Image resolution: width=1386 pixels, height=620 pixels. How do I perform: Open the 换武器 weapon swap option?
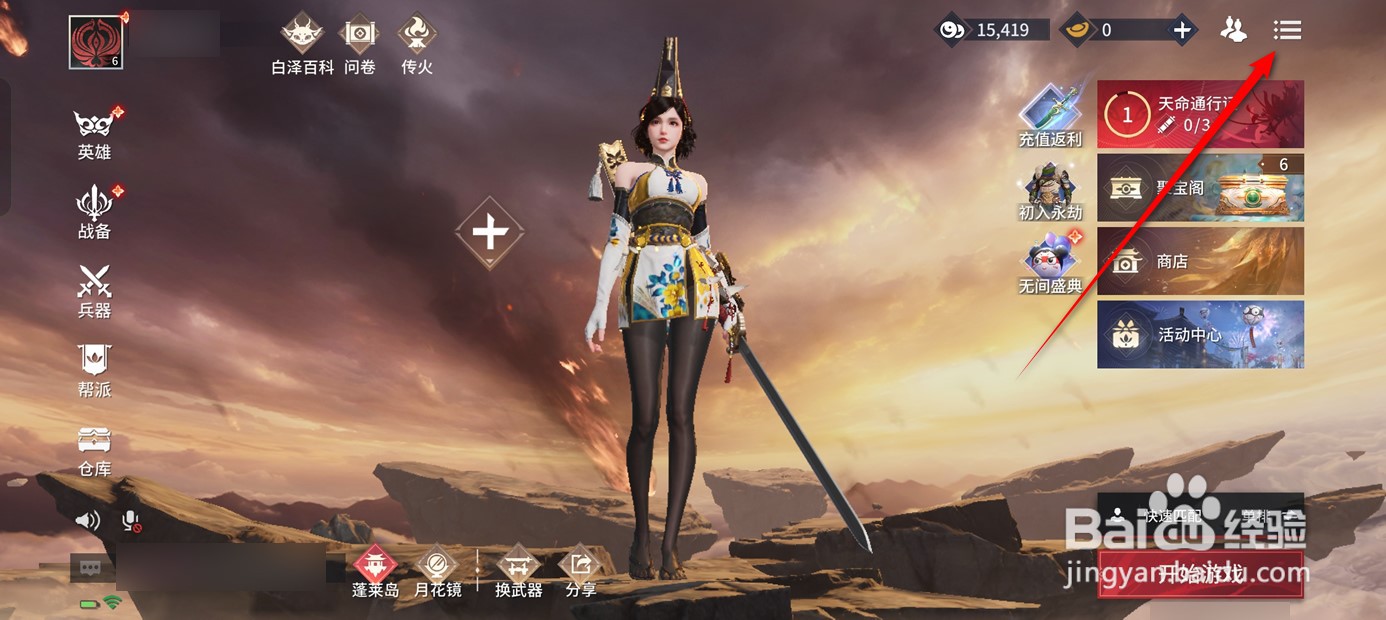pyautogui.click(x=518, y=572)
